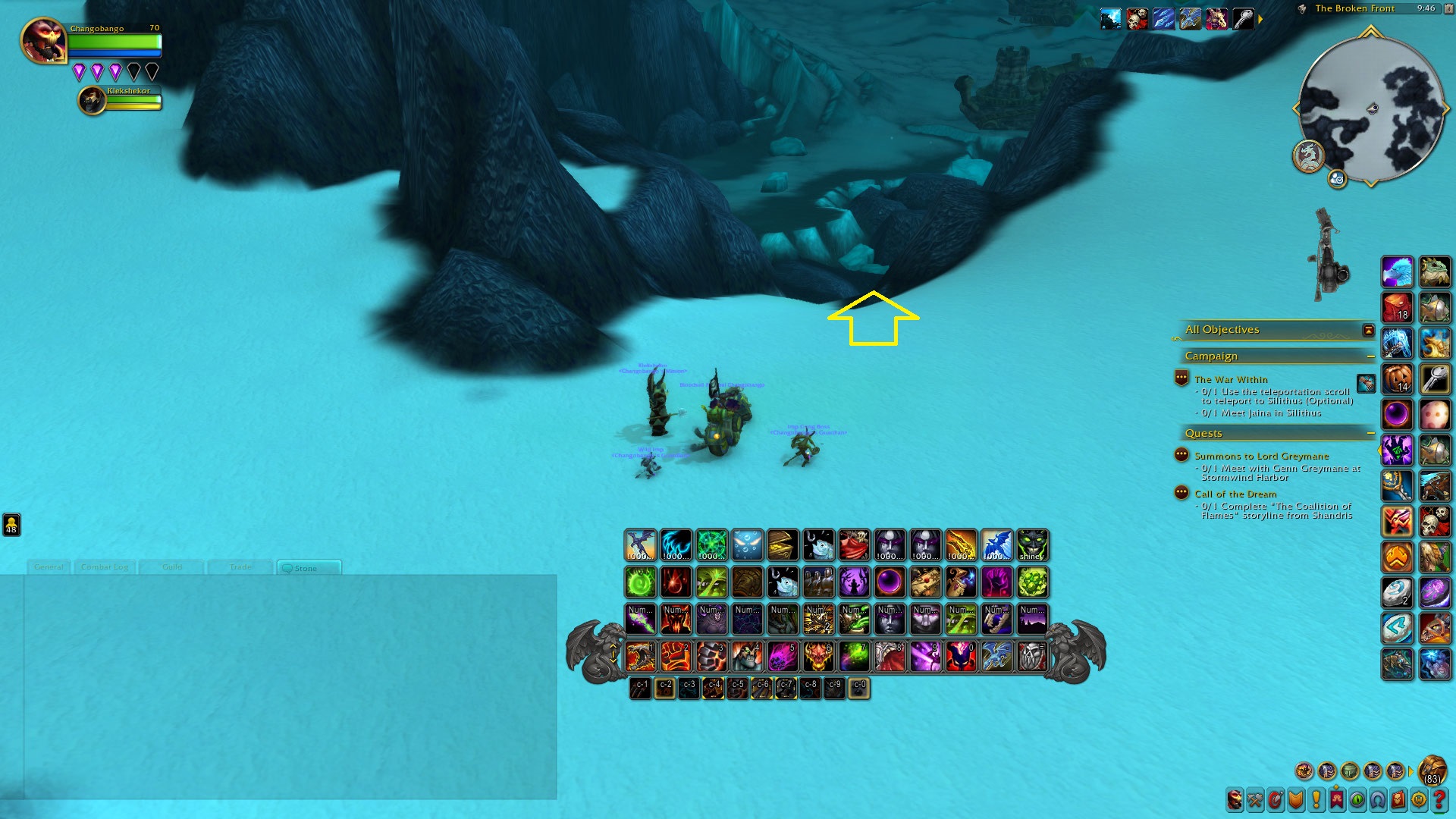Use the teleportation scroll quest item

(x=1366, y=384)
